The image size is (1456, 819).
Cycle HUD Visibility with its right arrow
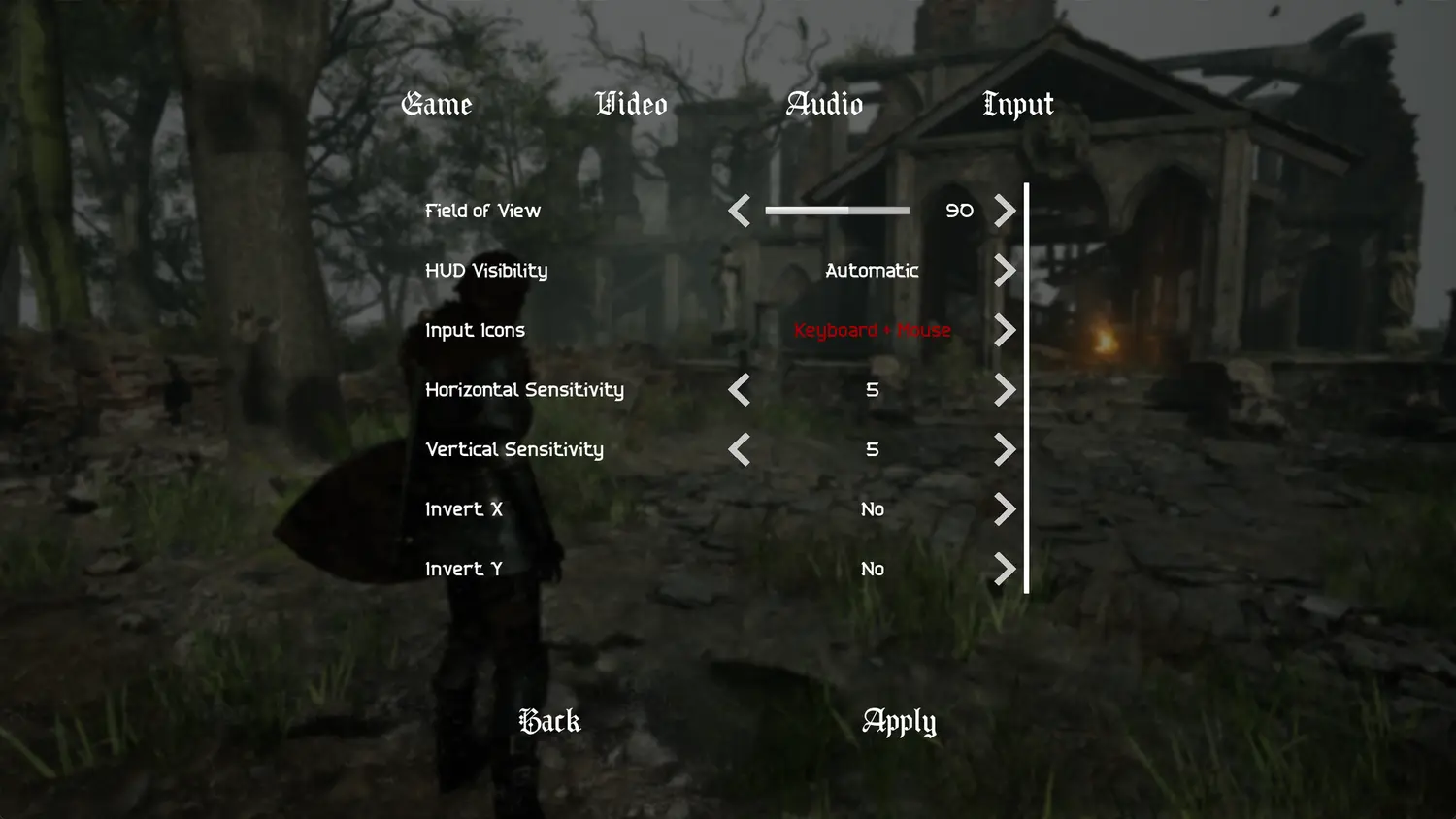click(1006, 271)
